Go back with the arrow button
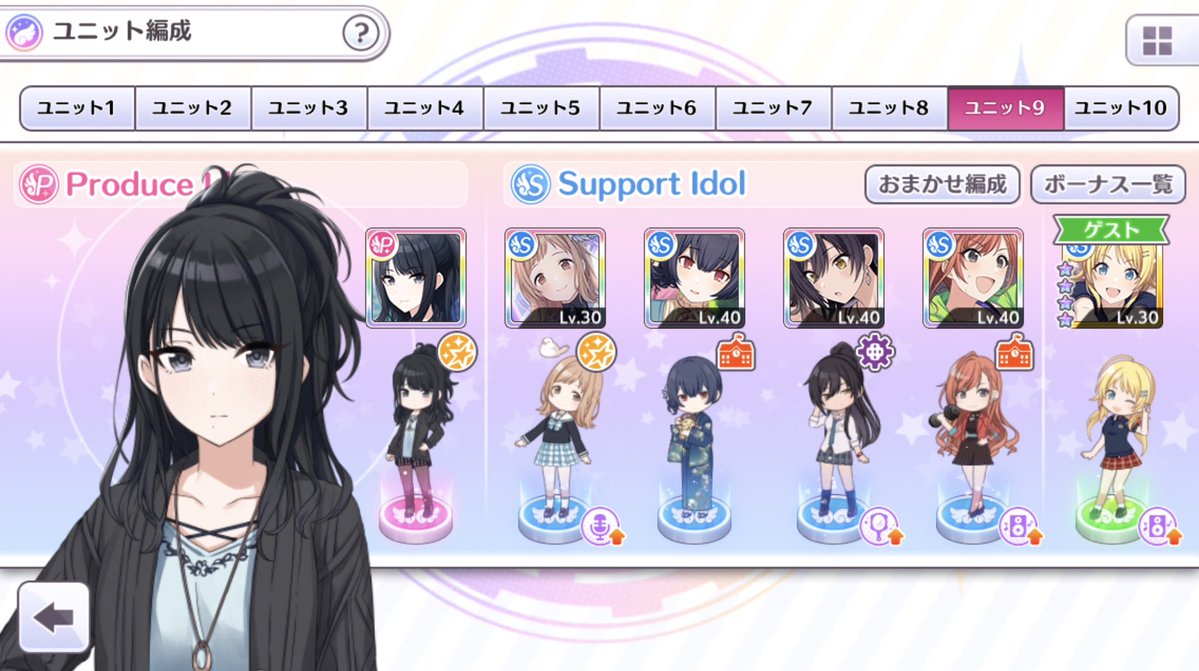The image size is (1199, 671). coord(53,617)
